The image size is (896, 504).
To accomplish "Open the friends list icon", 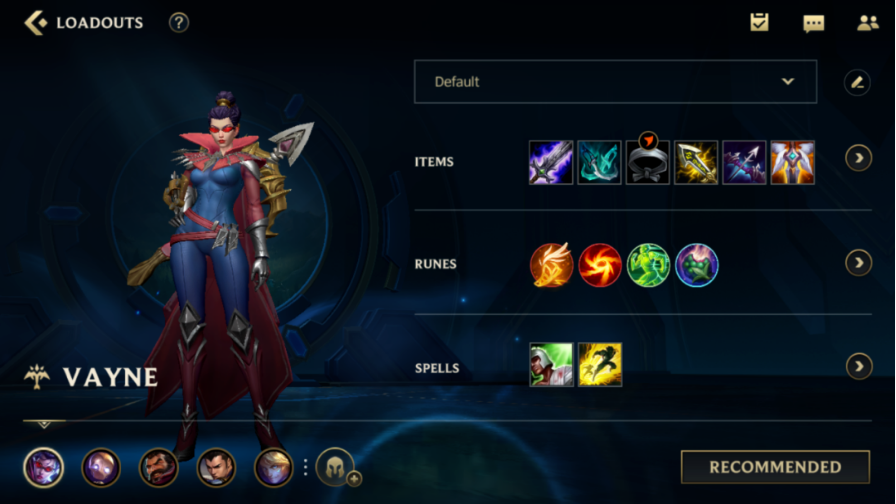I will [867, 22].
